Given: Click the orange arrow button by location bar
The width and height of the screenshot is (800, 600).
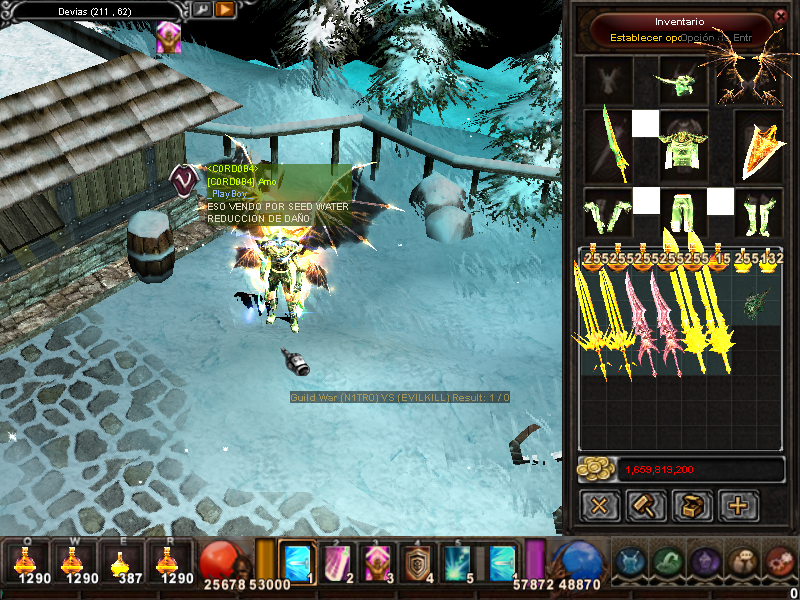Looking at the screenshot, I should (225, 10).
